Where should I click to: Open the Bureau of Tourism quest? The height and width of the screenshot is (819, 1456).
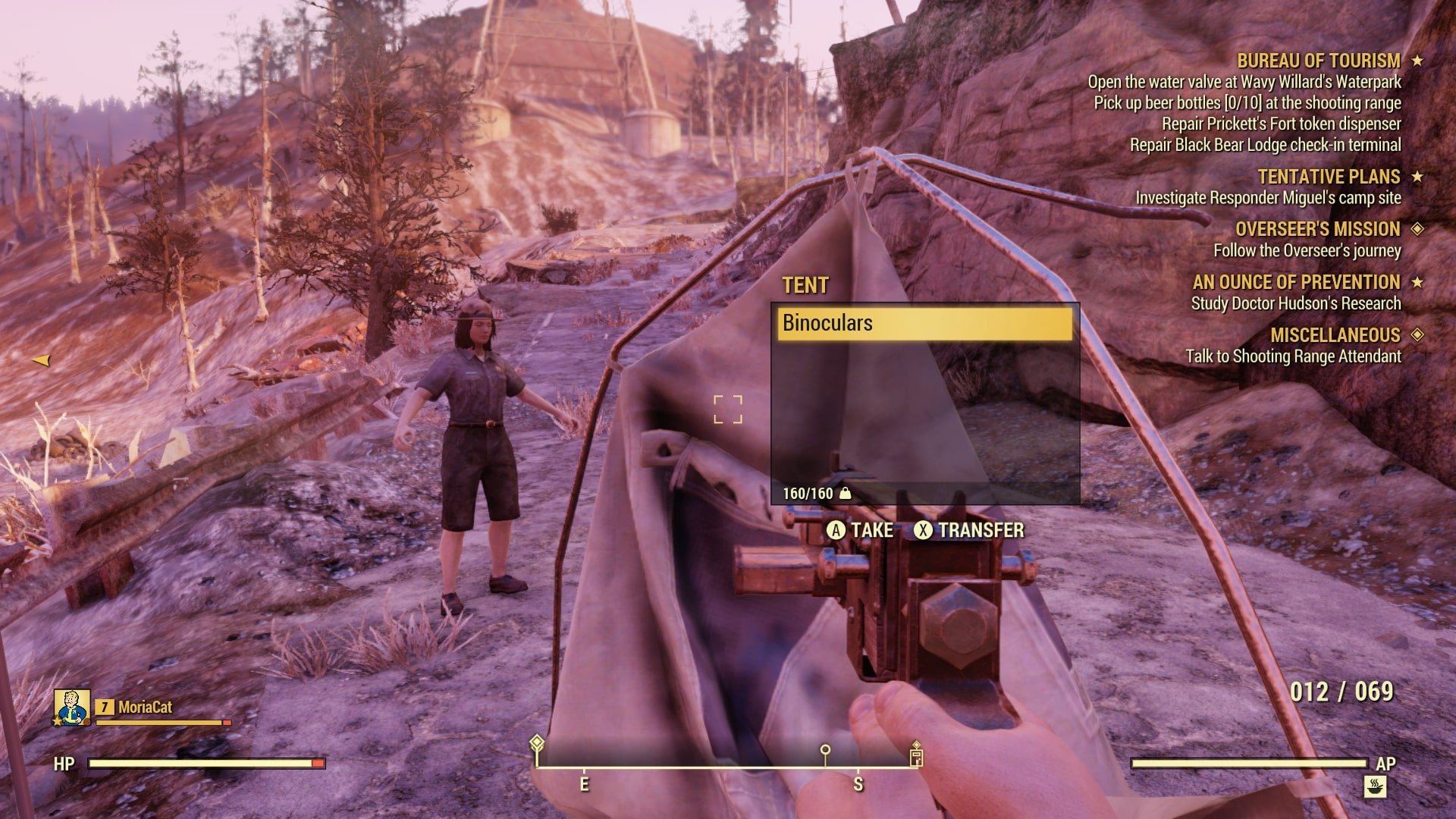(x=1318, y=61)
